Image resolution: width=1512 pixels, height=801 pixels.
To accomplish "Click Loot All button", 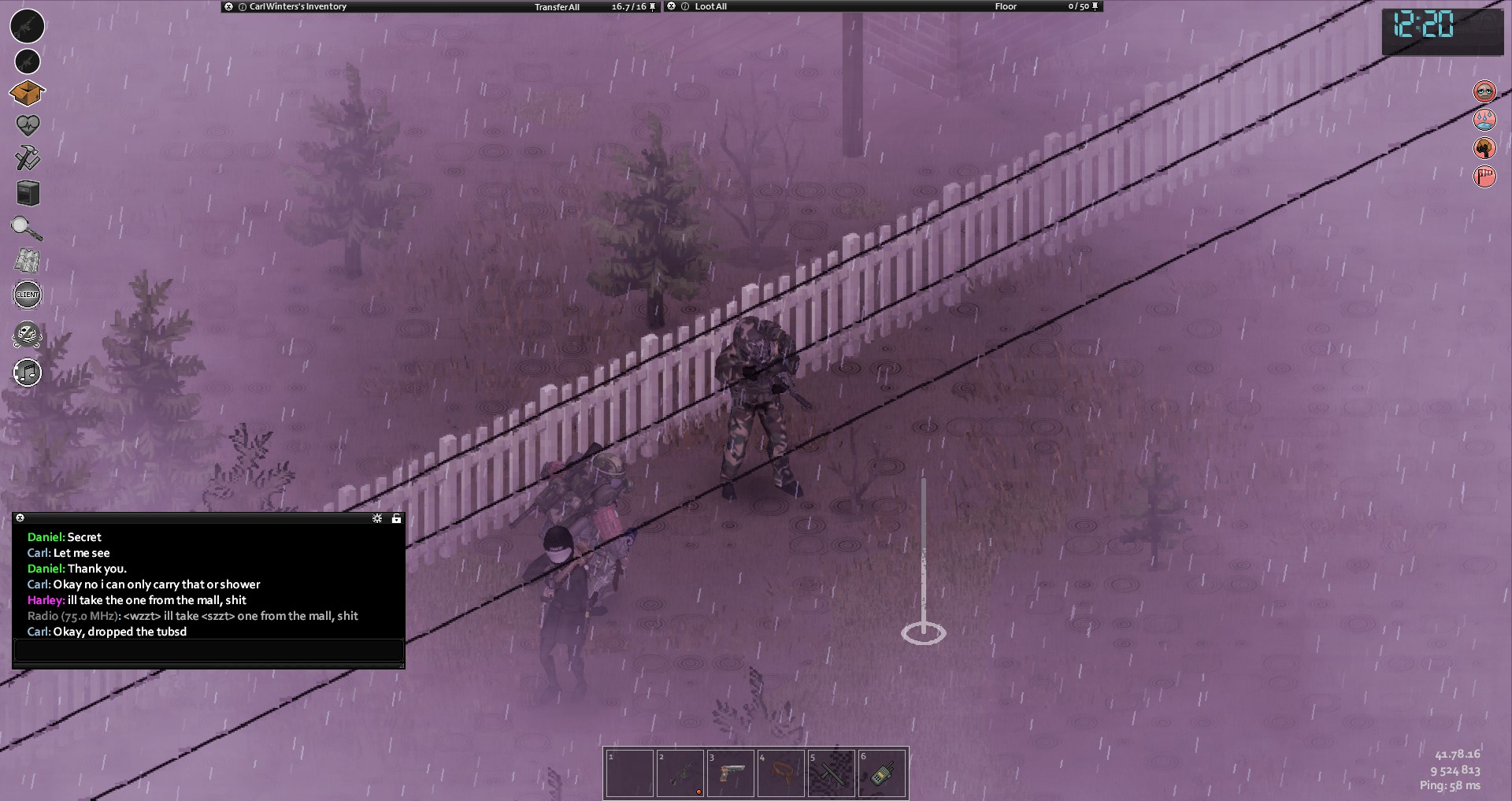I will [x=710, y=6].
